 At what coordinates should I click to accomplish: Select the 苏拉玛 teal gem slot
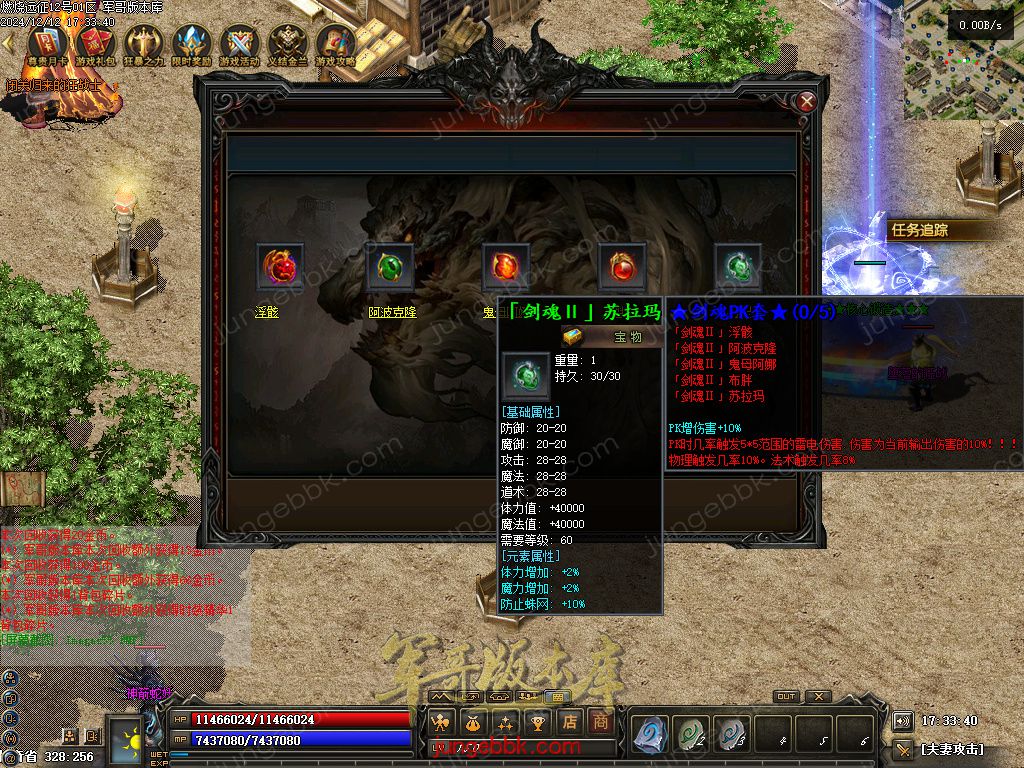tap(738, 267)
